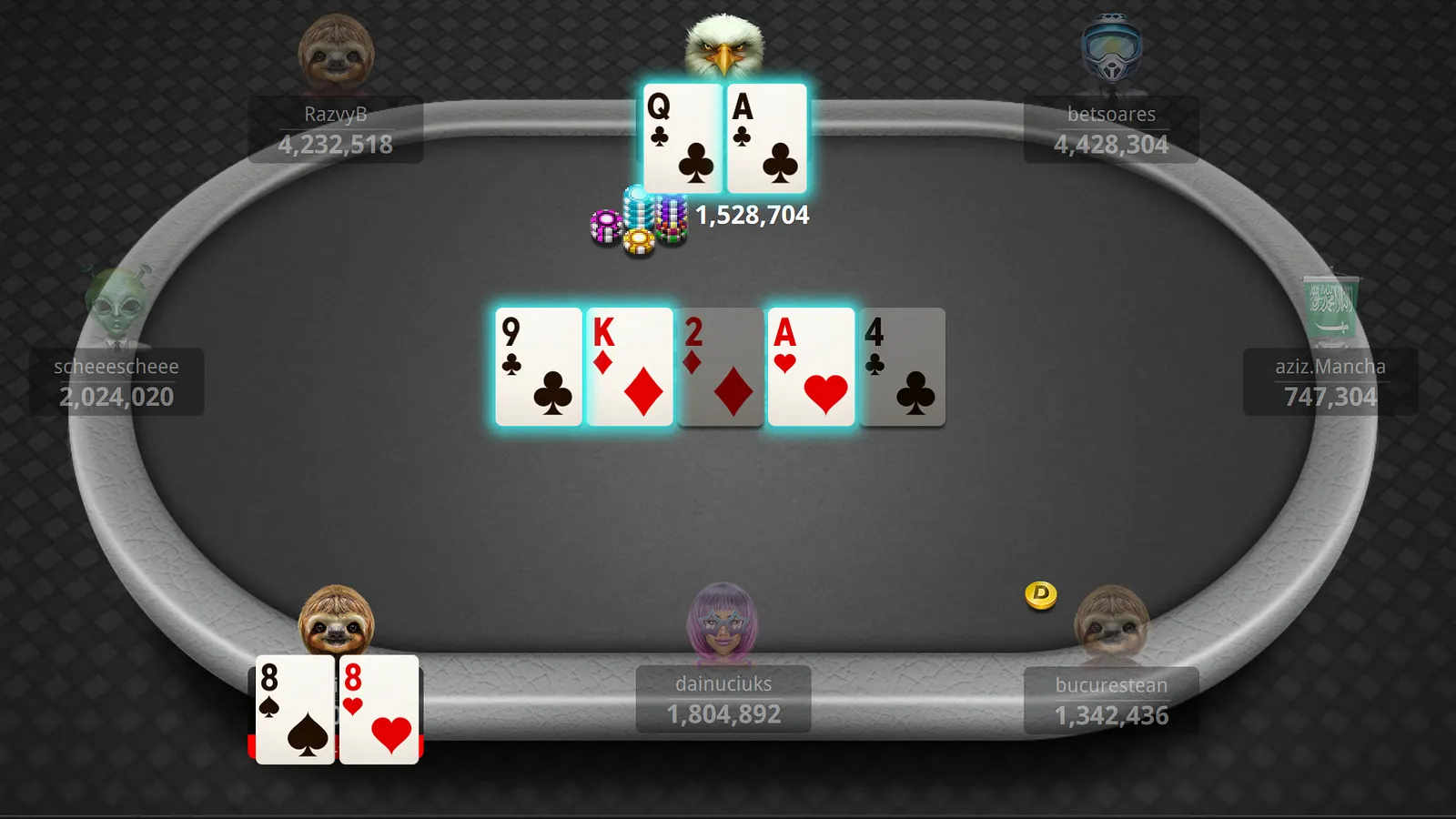This screenshot has width=1456, height=819.
Task: Select scheeescheee's player seat panel
Action: (x=116, y=382)
